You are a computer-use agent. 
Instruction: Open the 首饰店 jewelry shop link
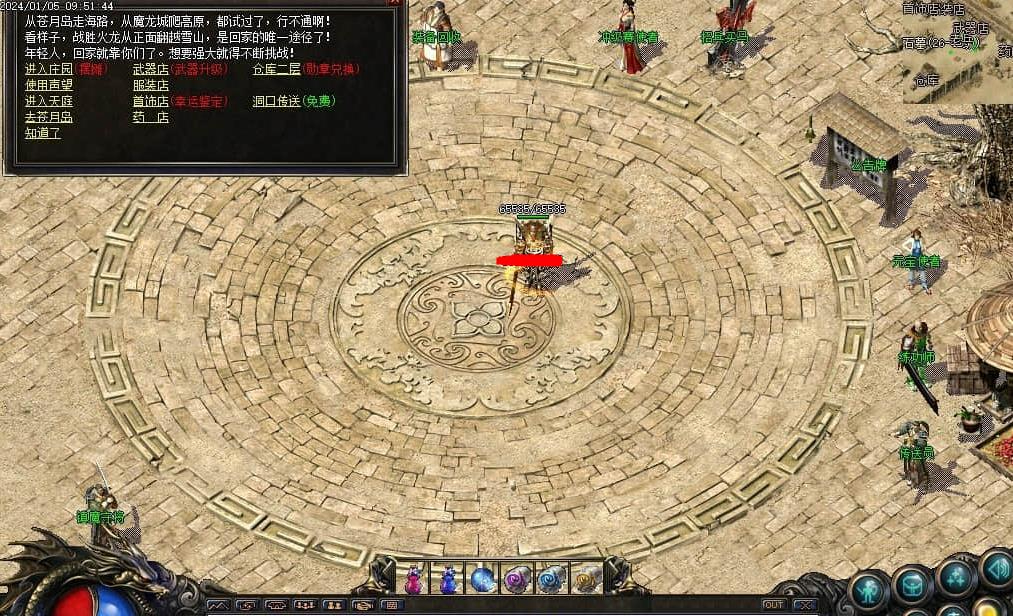(150, 102)
